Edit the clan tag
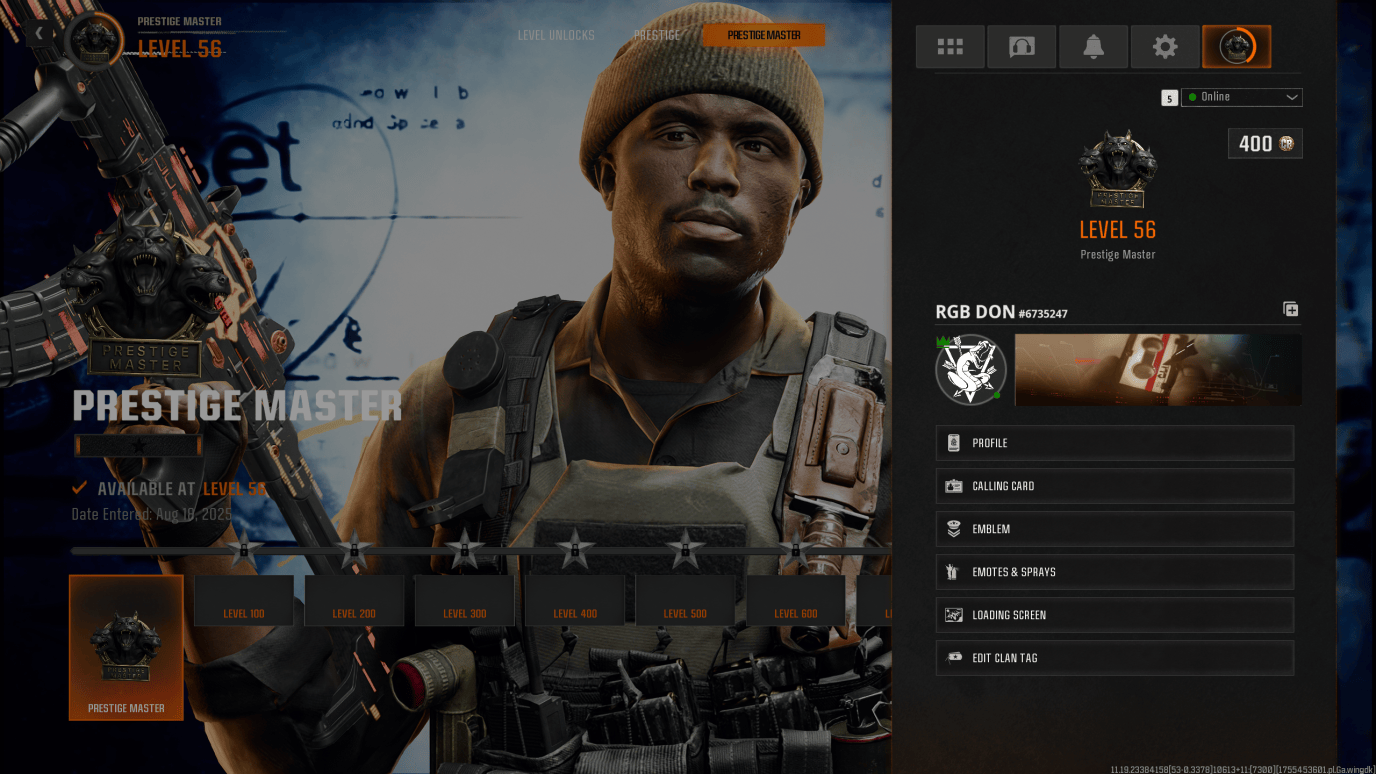This screenshot has height=774, width=1376. tap(1114, 657)
